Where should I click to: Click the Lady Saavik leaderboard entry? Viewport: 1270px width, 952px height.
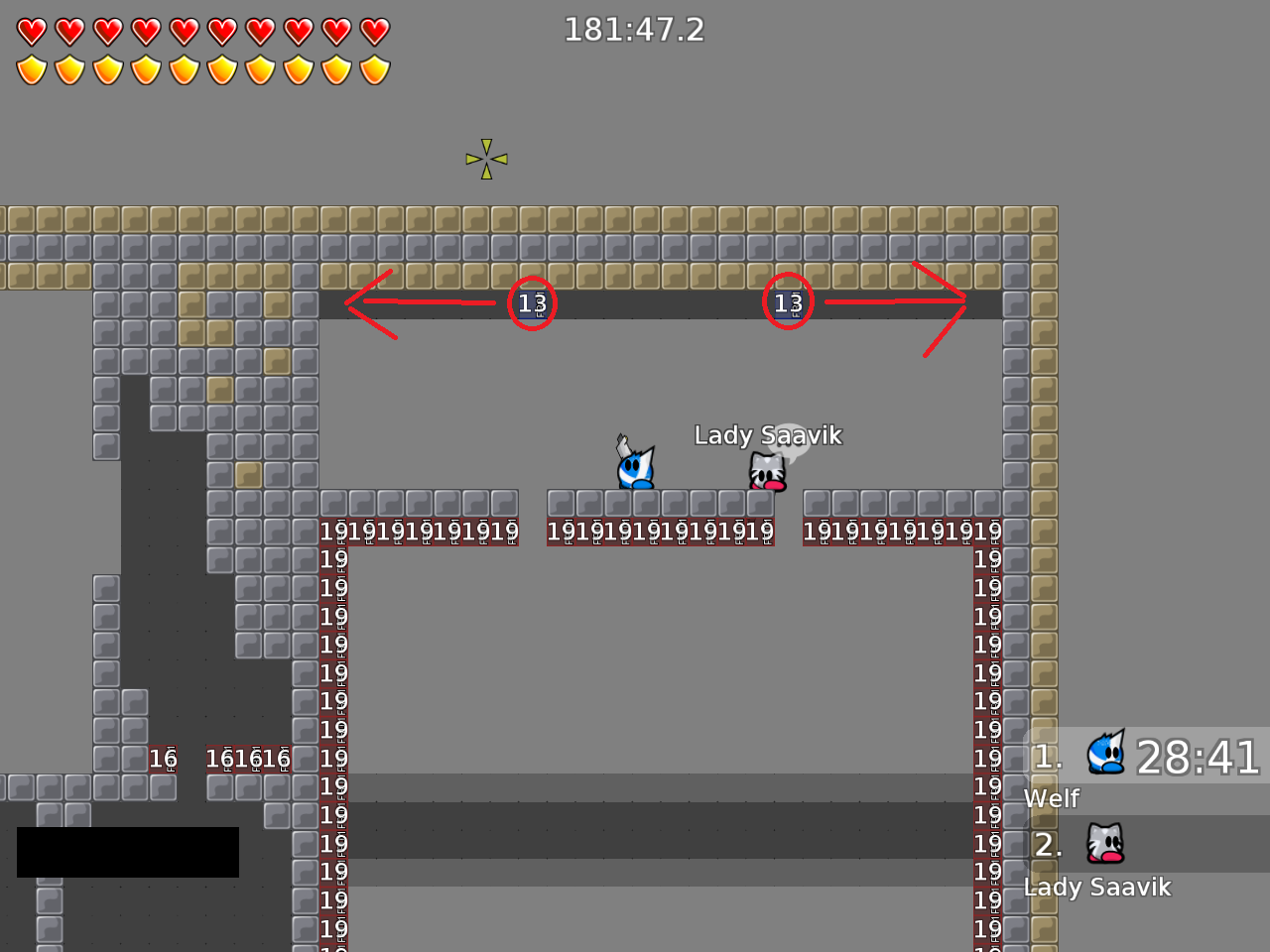pos(1097,888)
